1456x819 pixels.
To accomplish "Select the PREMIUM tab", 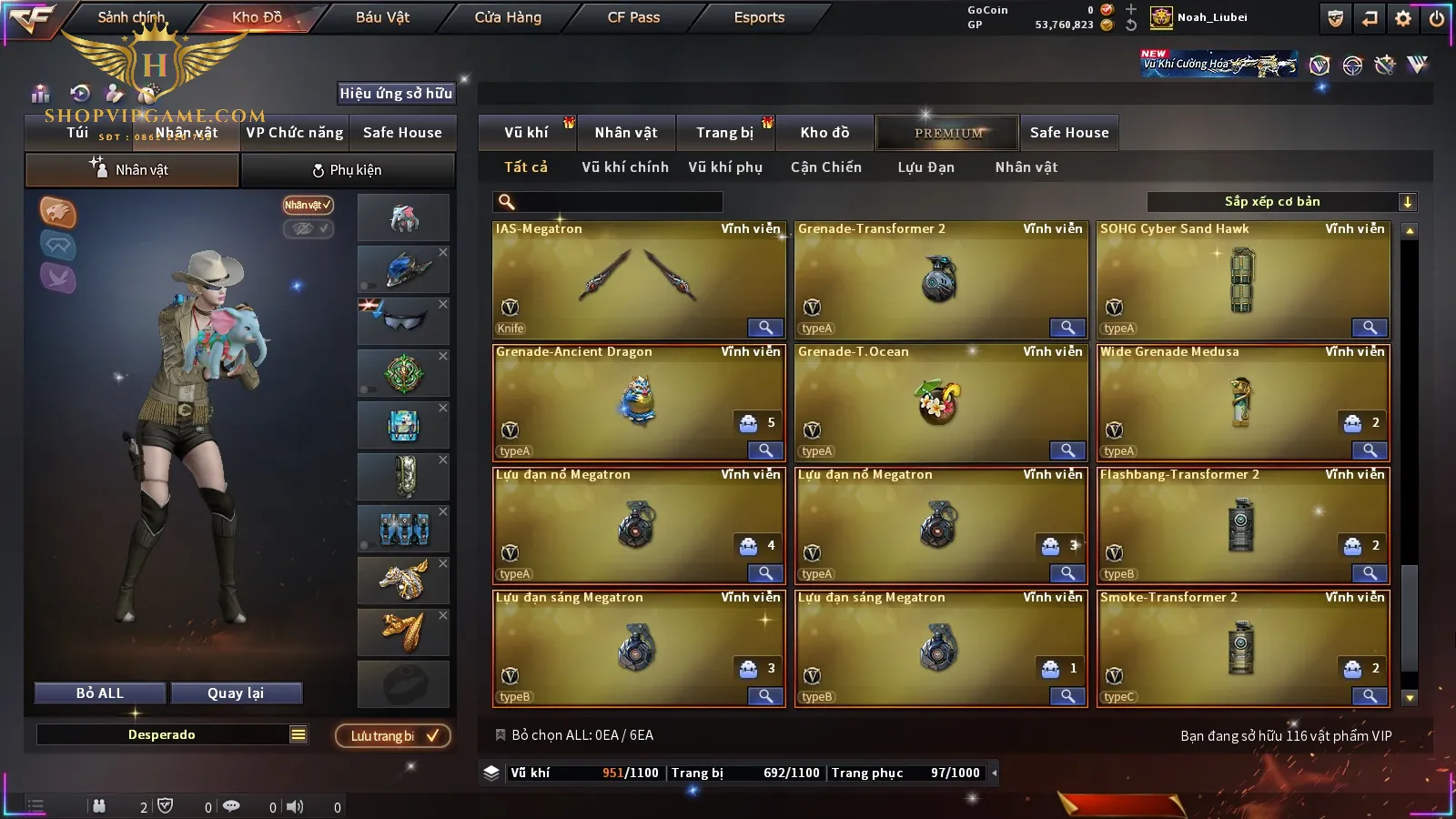I will 947,133.
